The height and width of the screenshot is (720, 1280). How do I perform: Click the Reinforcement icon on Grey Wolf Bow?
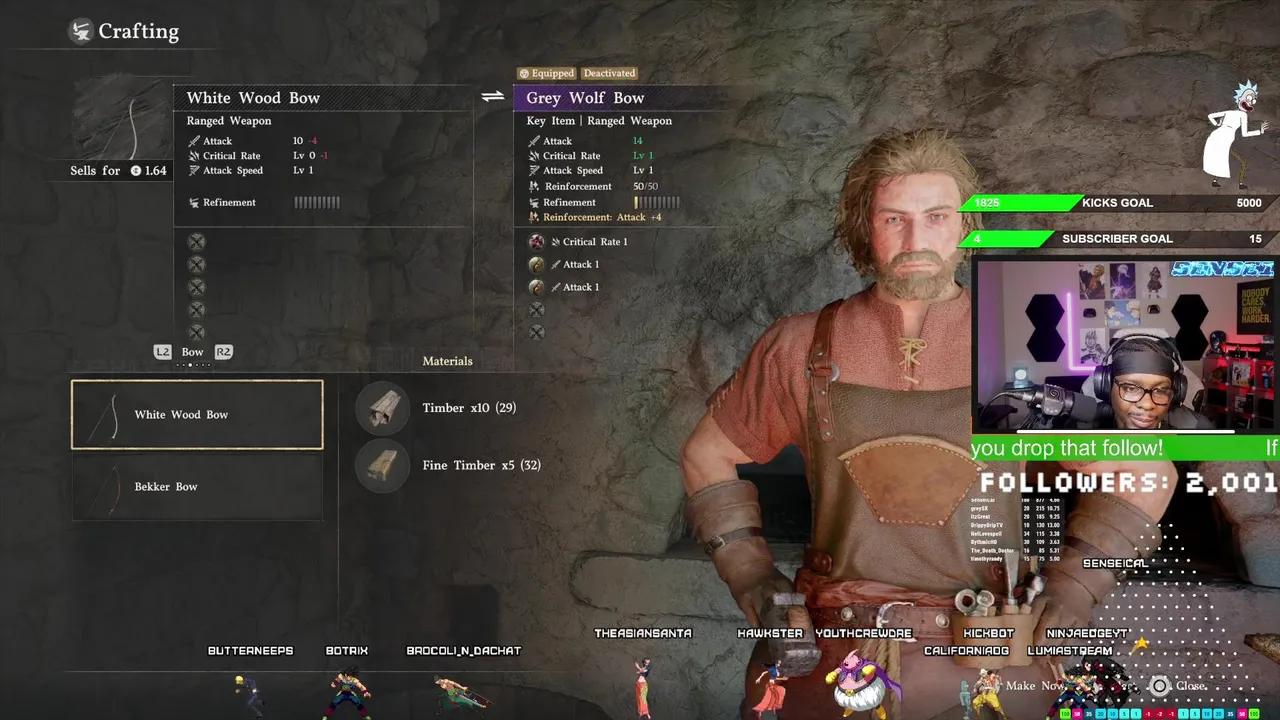535,186
